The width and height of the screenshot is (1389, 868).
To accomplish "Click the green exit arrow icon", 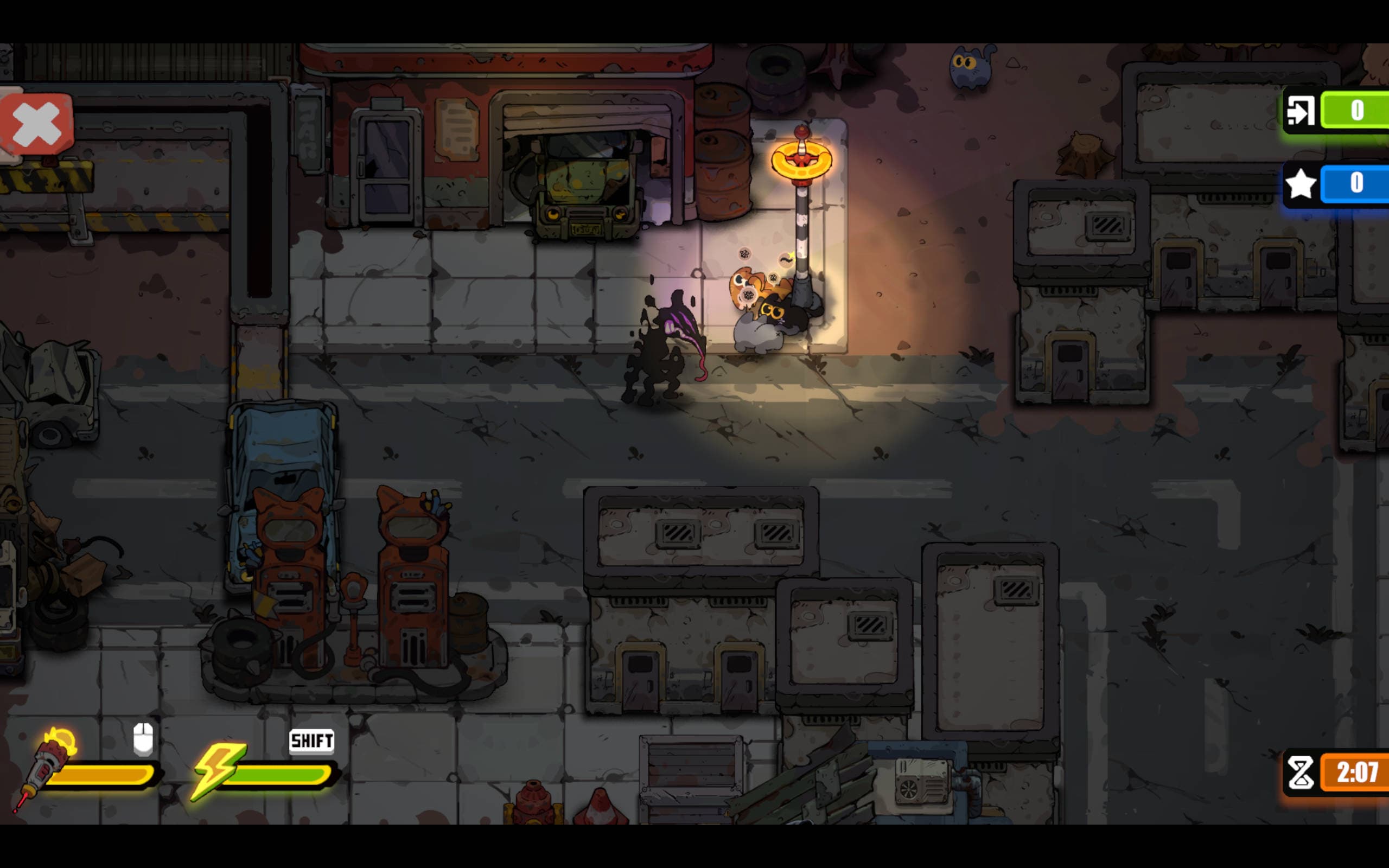I will (1301, 111).
